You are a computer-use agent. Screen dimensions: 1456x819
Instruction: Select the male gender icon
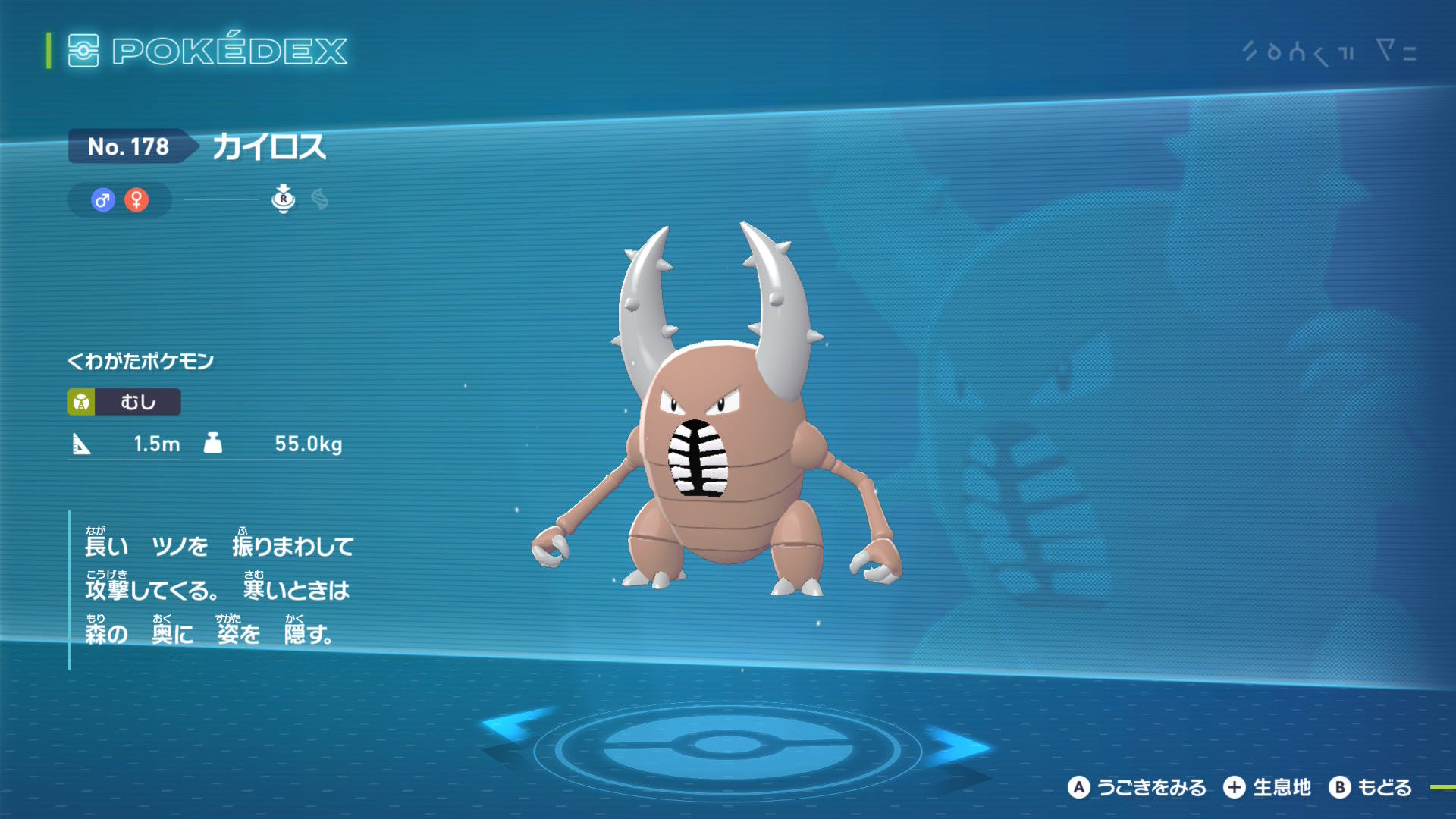tap(103, 200)
